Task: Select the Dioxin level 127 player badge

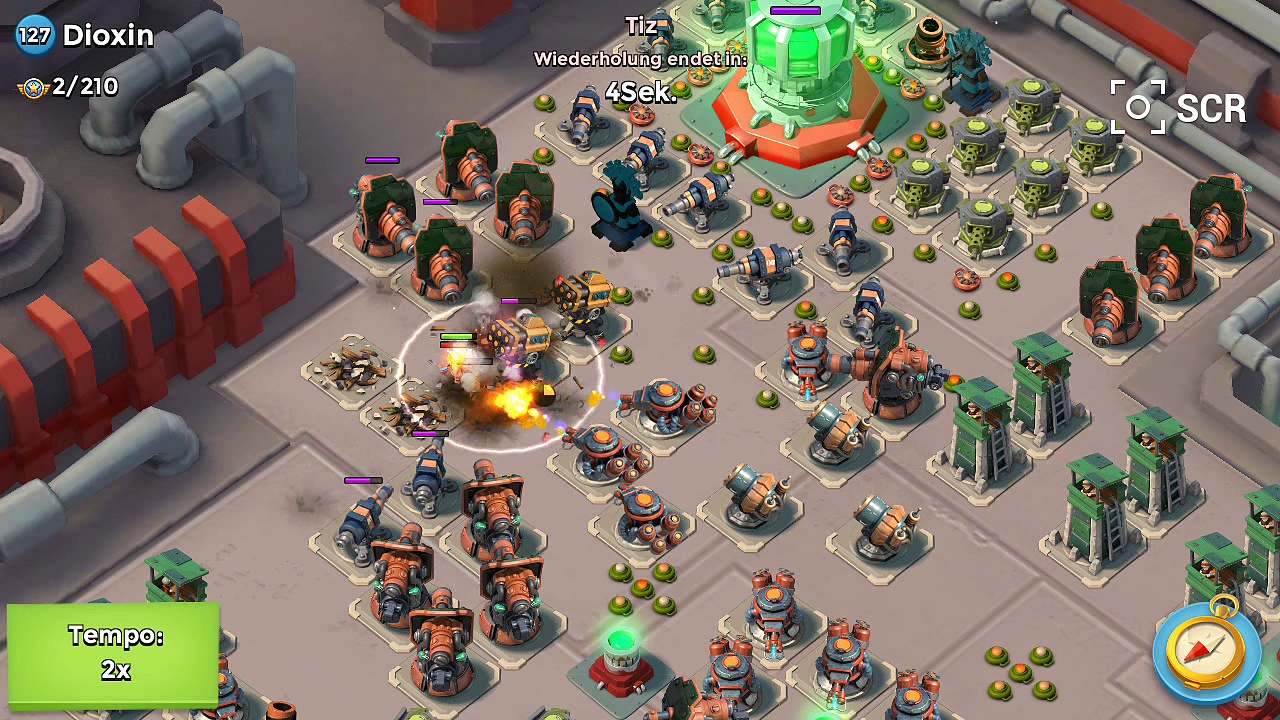Action: [35, 36]
